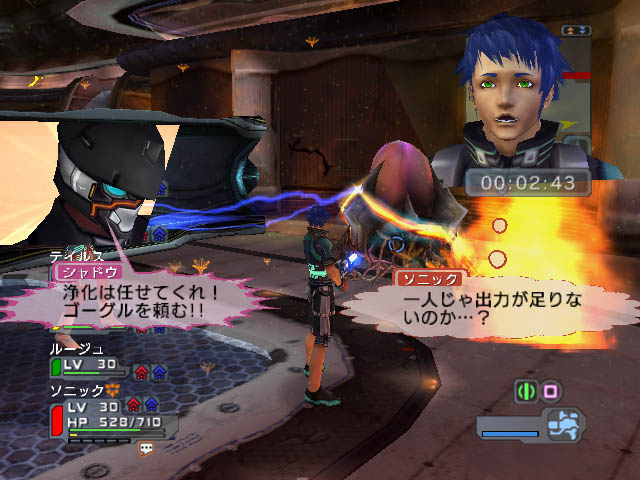Click the red attack buff beside ソニック
The image size is (640, 480).
(133, 404)
